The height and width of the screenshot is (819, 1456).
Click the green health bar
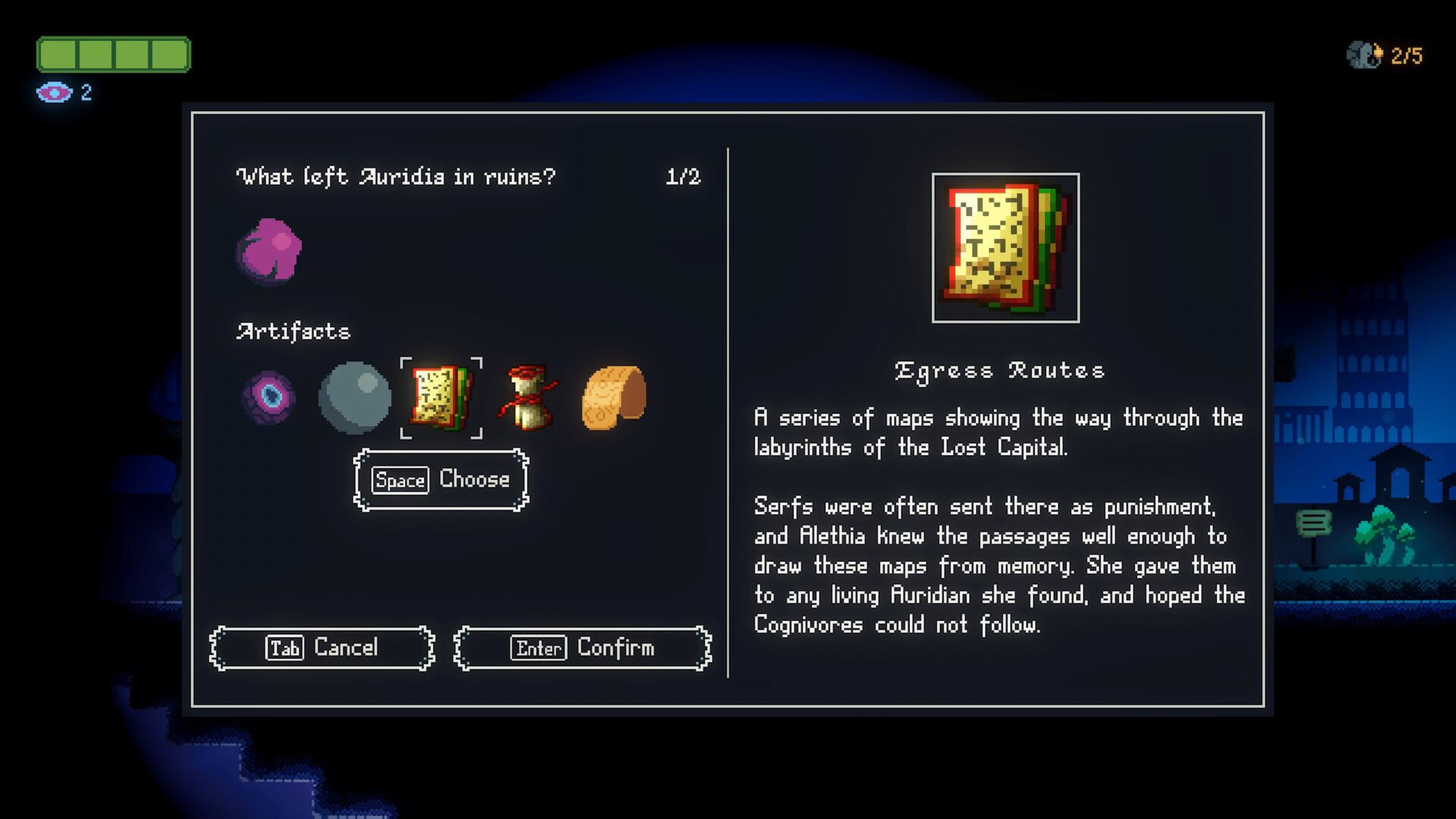(114, 55)
